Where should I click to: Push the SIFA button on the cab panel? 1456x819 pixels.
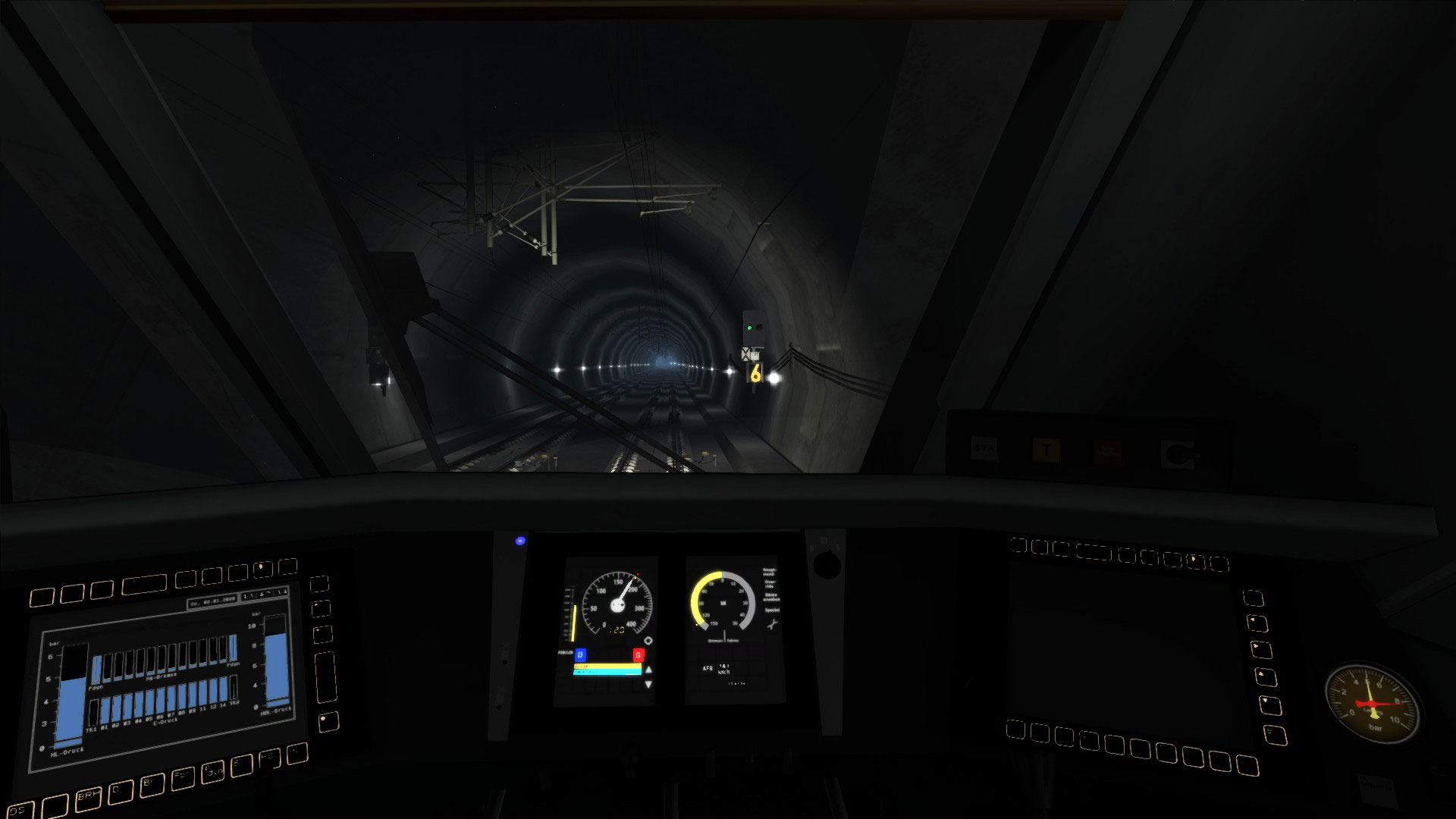pyautogui.click(x=984, y=449)
